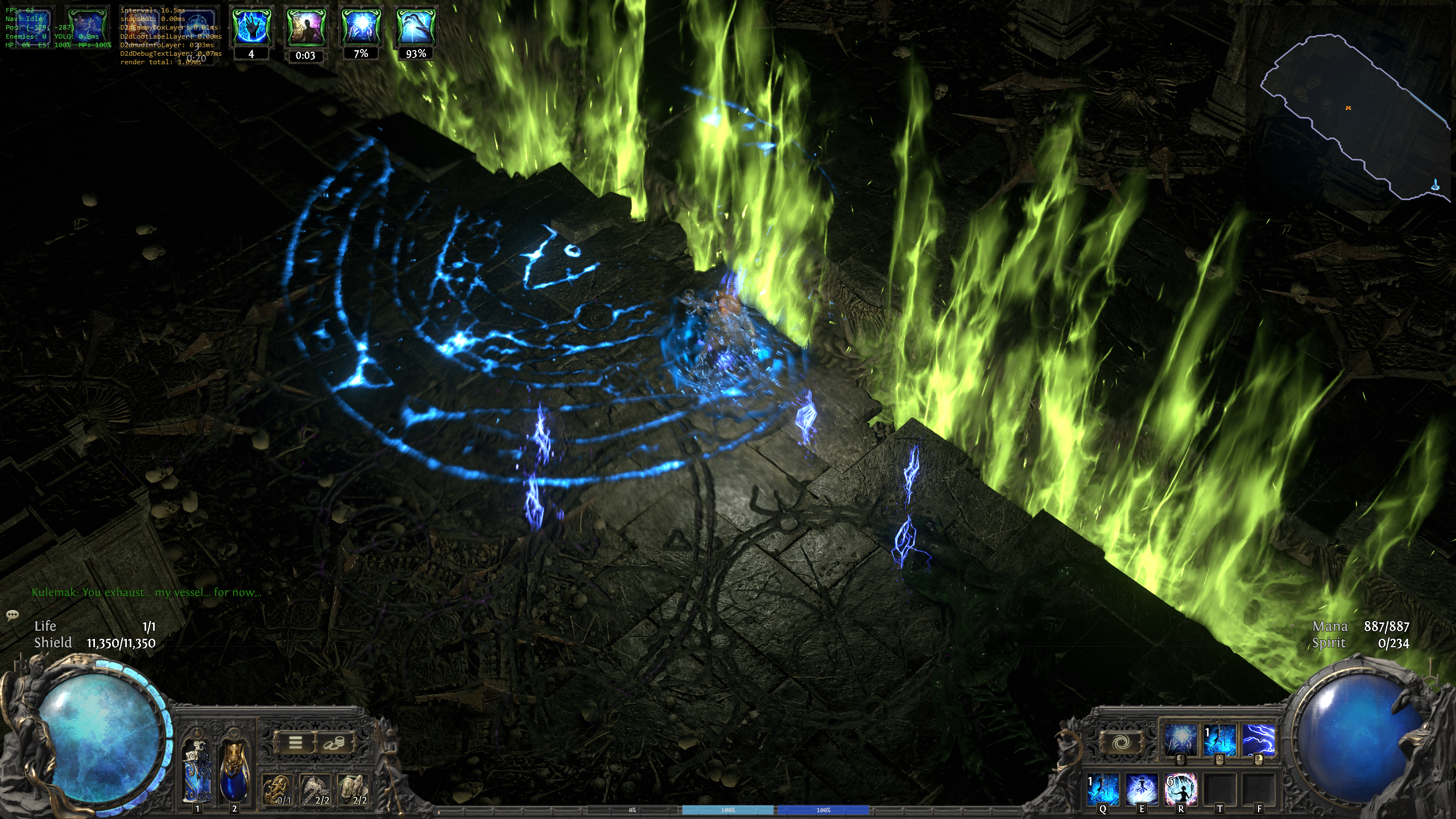Open the shop button with coins icon
The image size is (1456, 819).
click(334, 742)
